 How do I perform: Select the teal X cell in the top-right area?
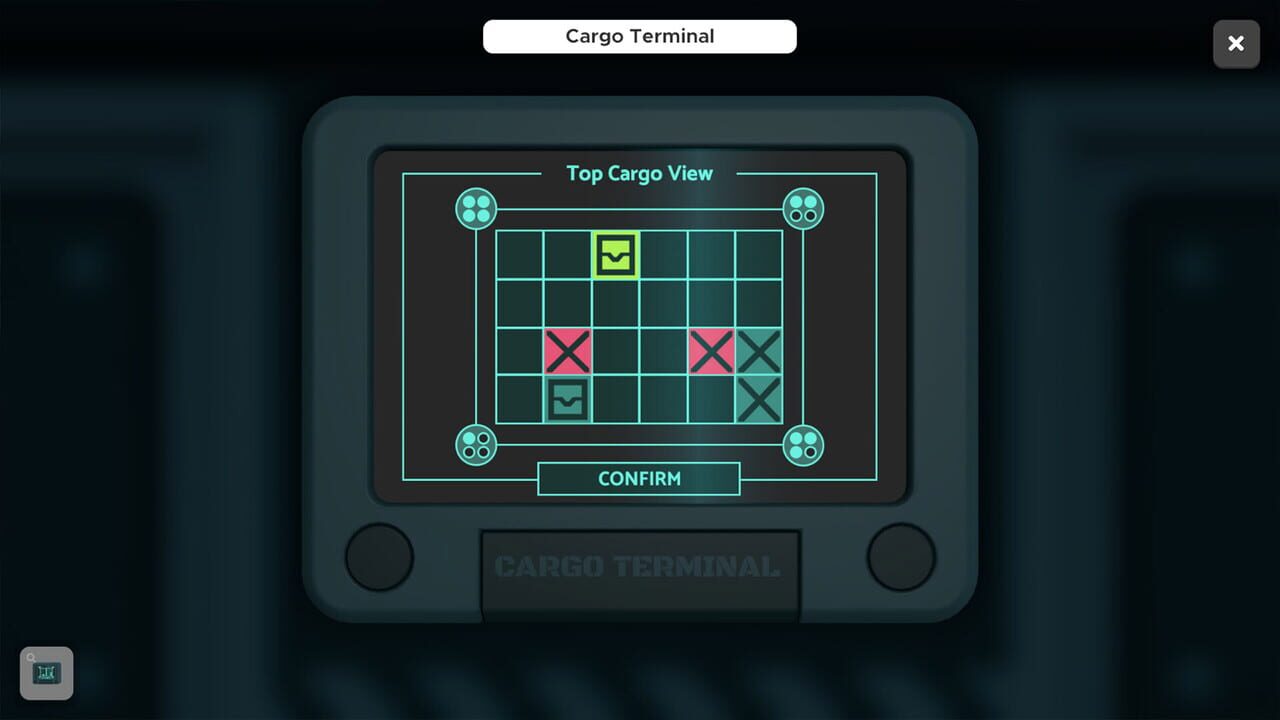tap(758, 352)
